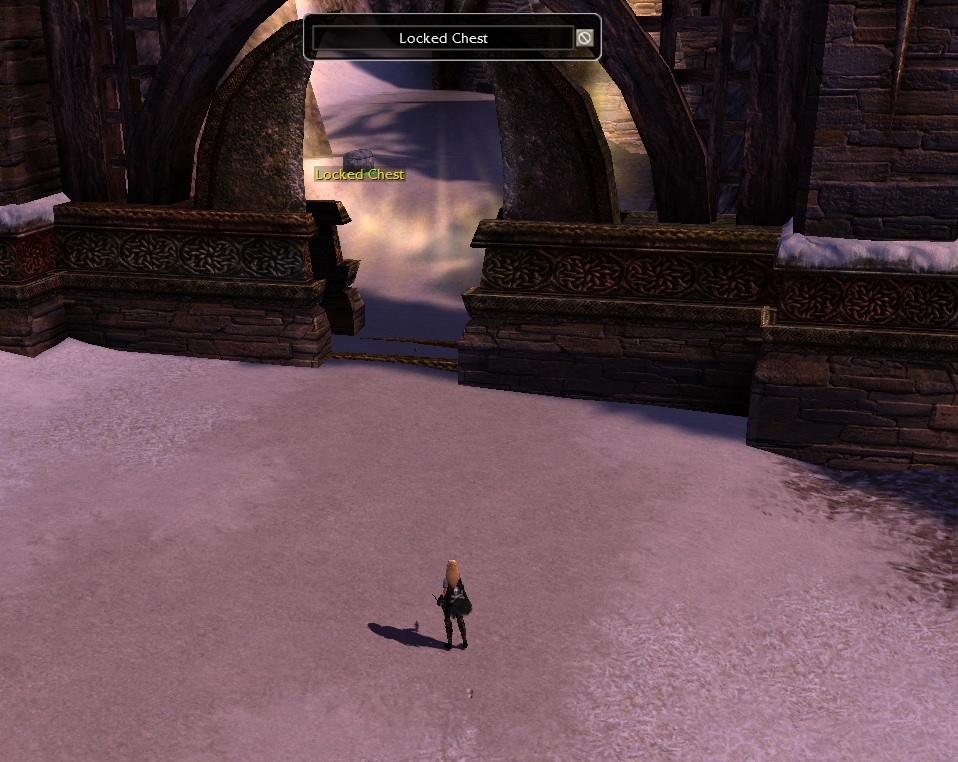Image resolution: width=958 pixels, height=762 pixels.
Task: Click the cancel-target icon beside Locked Chest
Action: (585, 38)
